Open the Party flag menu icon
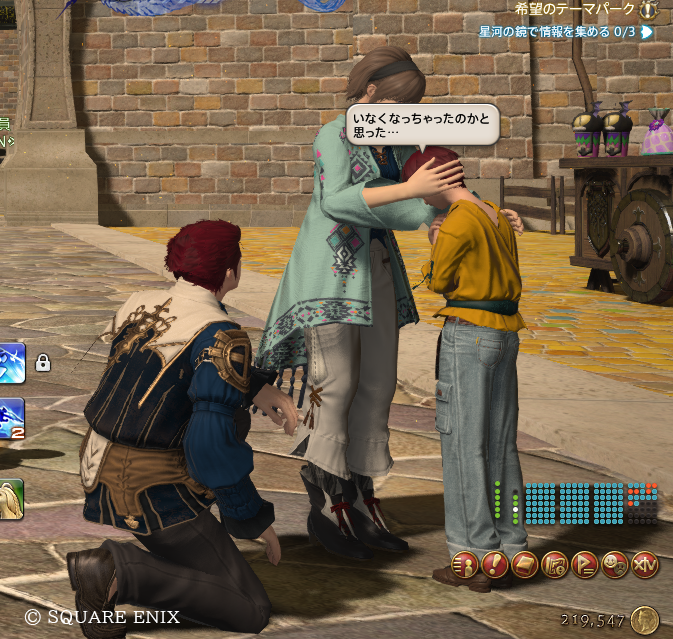673x639 pixels. (x=585, y=565)
